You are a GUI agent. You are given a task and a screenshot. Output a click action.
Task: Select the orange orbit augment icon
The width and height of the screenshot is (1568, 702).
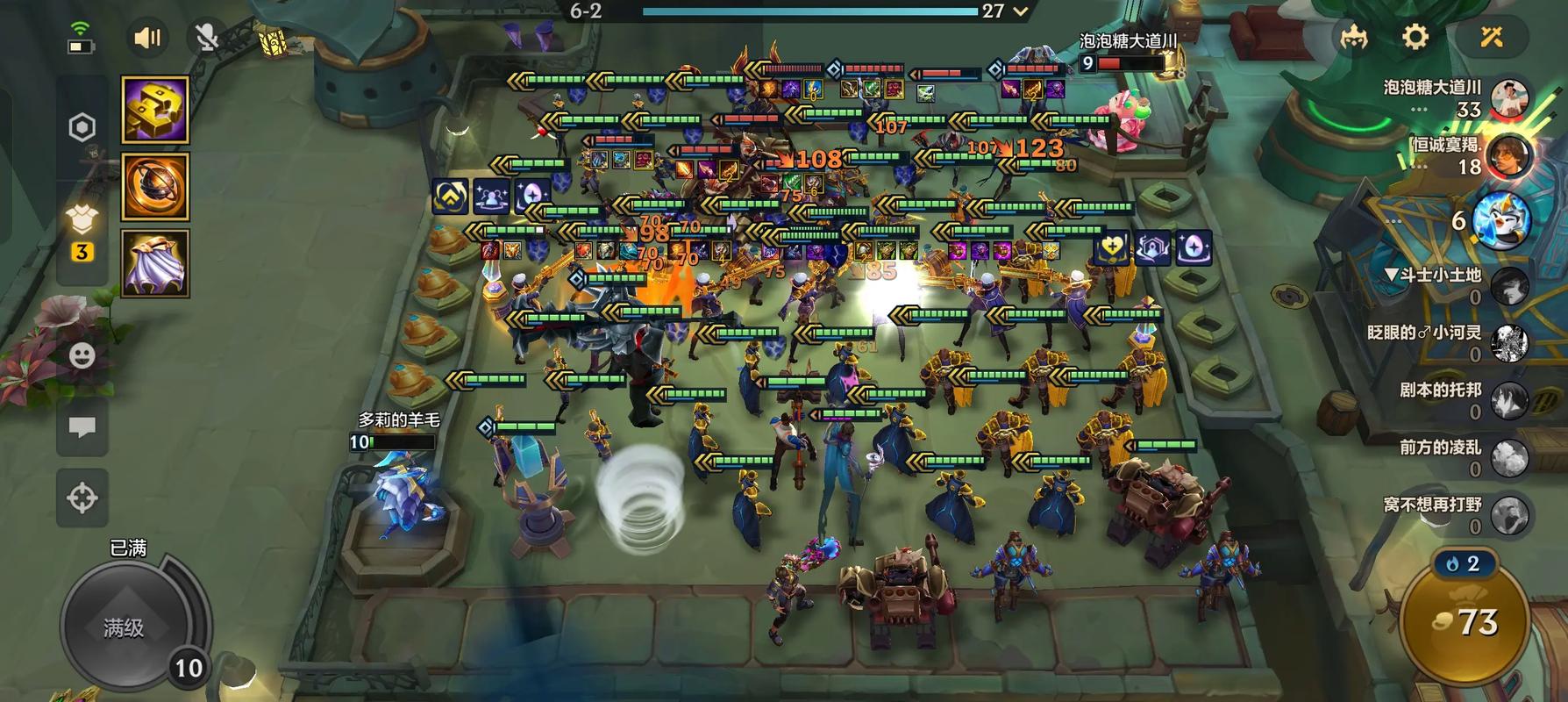(x=155, y=186)
